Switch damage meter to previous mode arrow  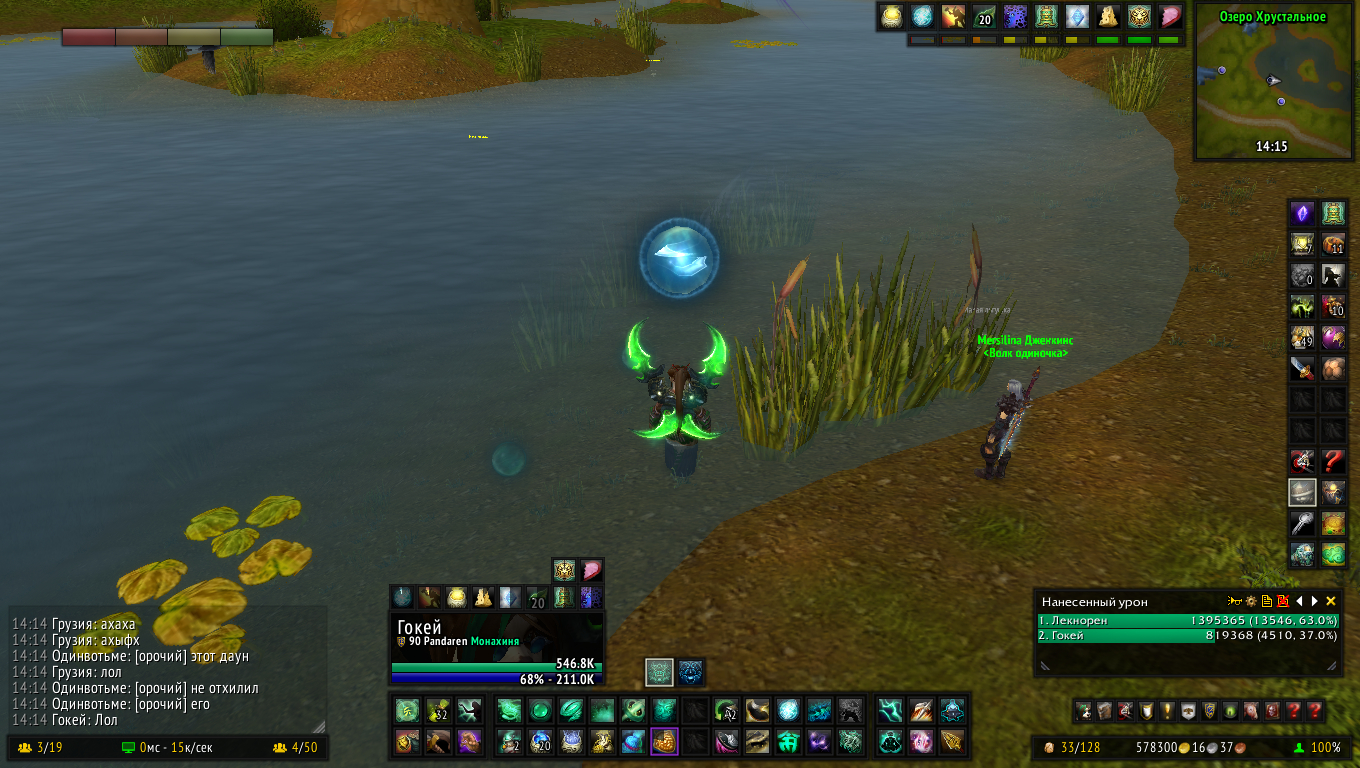tap(1299, 601)
